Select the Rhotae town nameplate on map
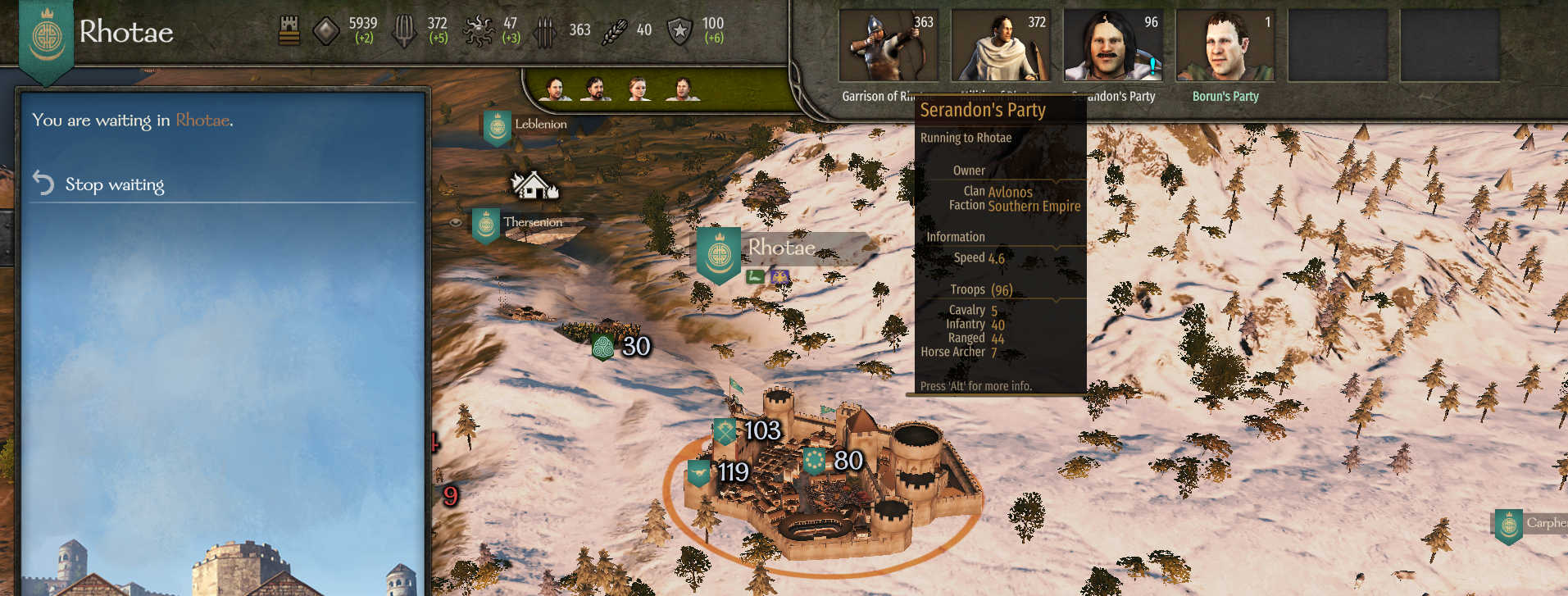1568x596 pixels. tap(780, 248)
